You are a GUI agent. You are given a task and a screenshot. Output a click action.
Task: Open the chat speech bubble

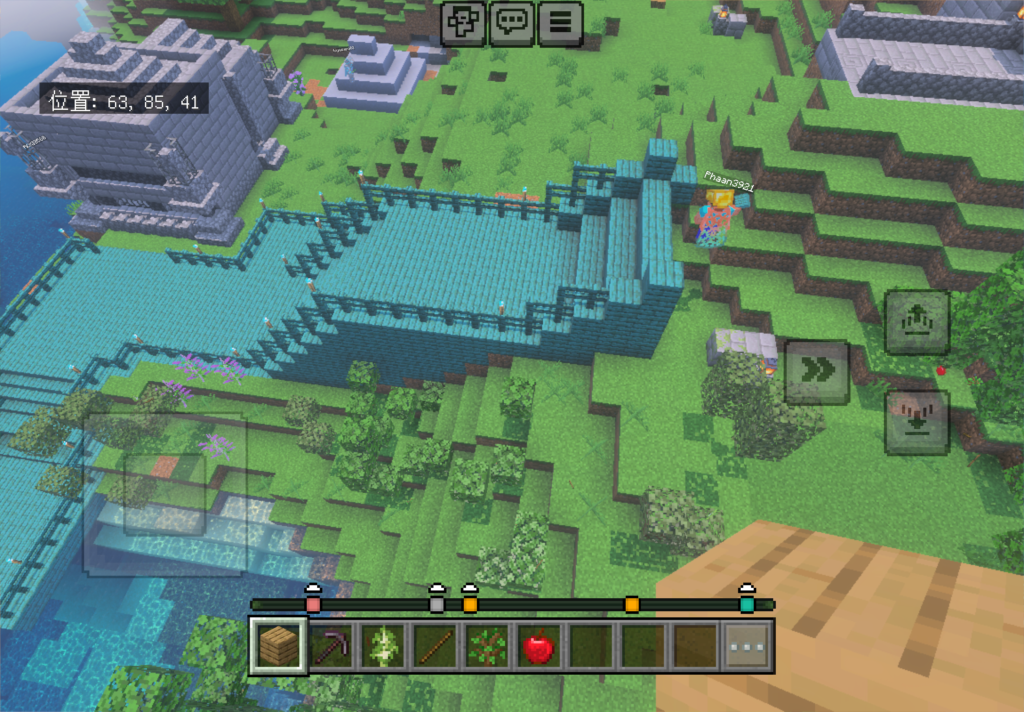(x=512, y=23)
